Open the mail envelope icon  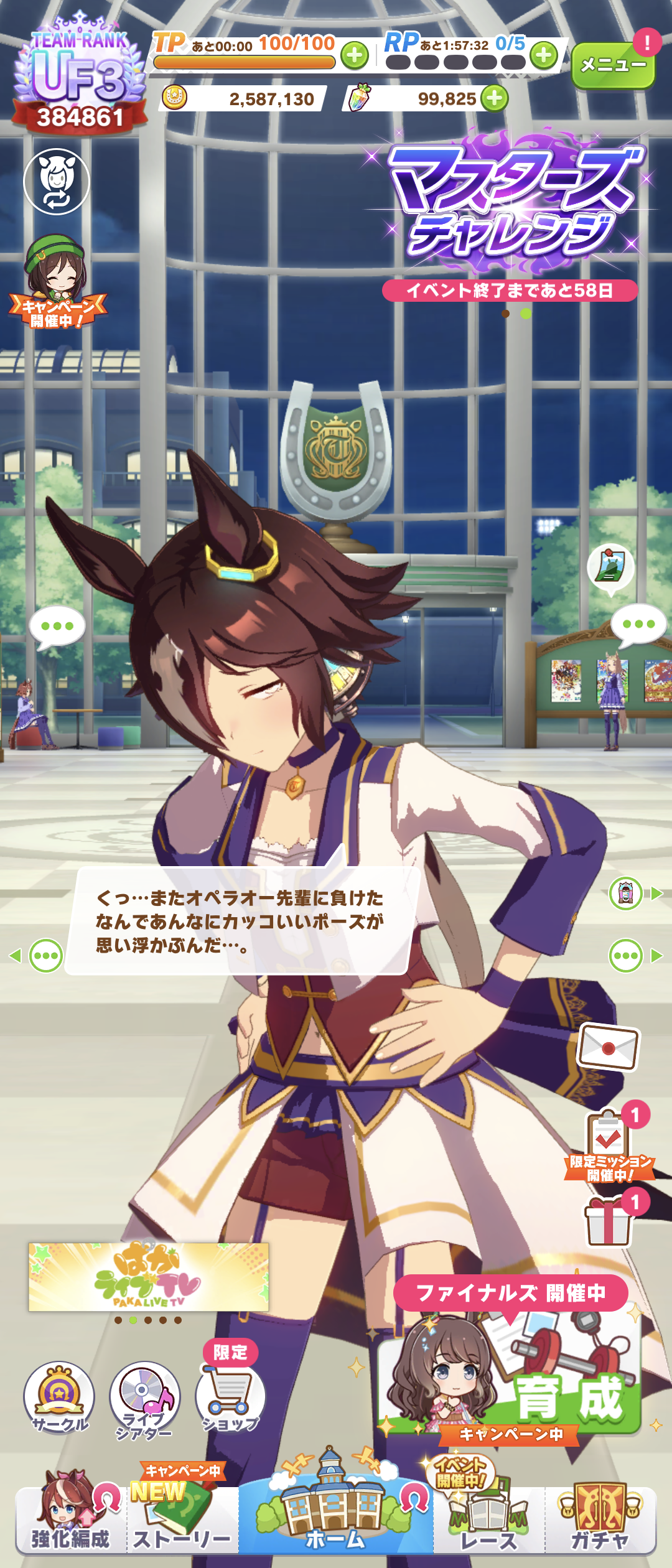(x=609, y=1047)
